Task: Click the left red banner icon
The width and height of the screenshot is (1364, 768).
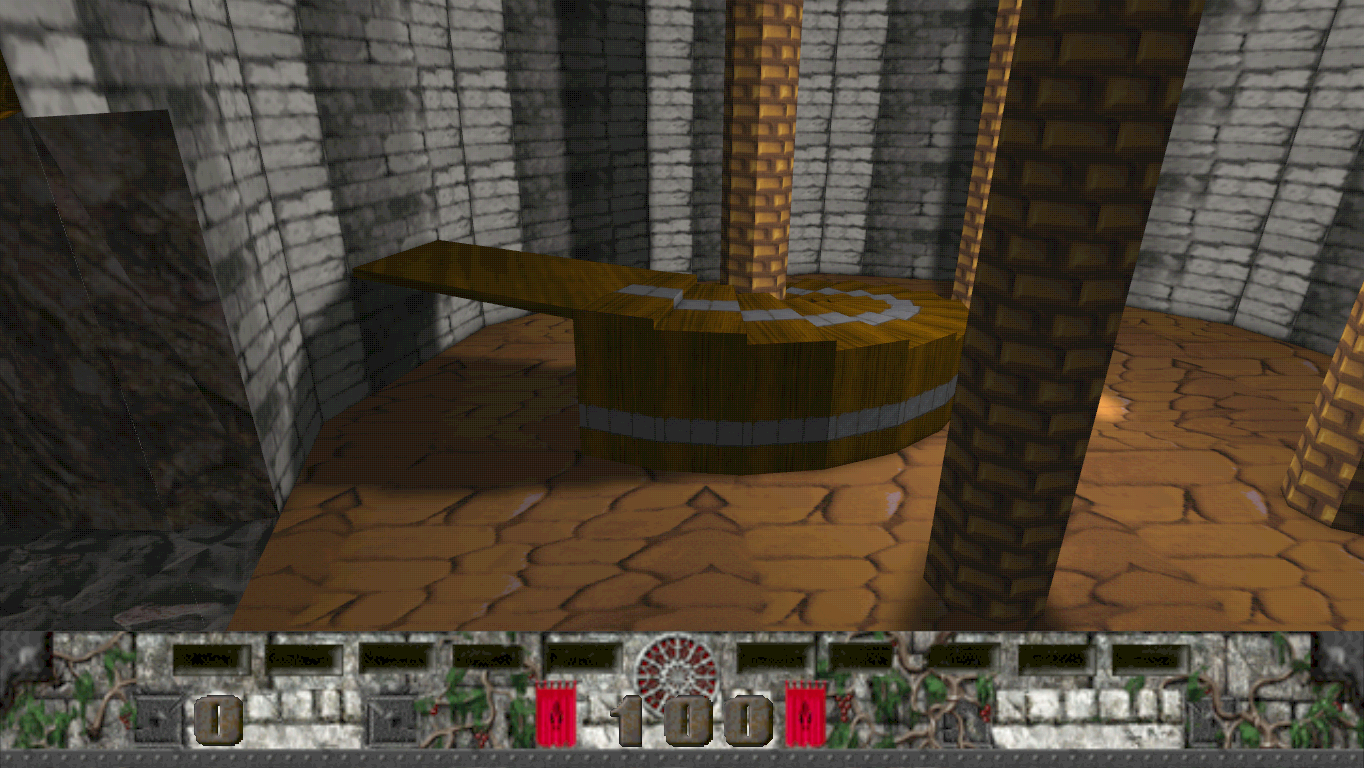Action: pyautogui.click(x=555, y=713)
